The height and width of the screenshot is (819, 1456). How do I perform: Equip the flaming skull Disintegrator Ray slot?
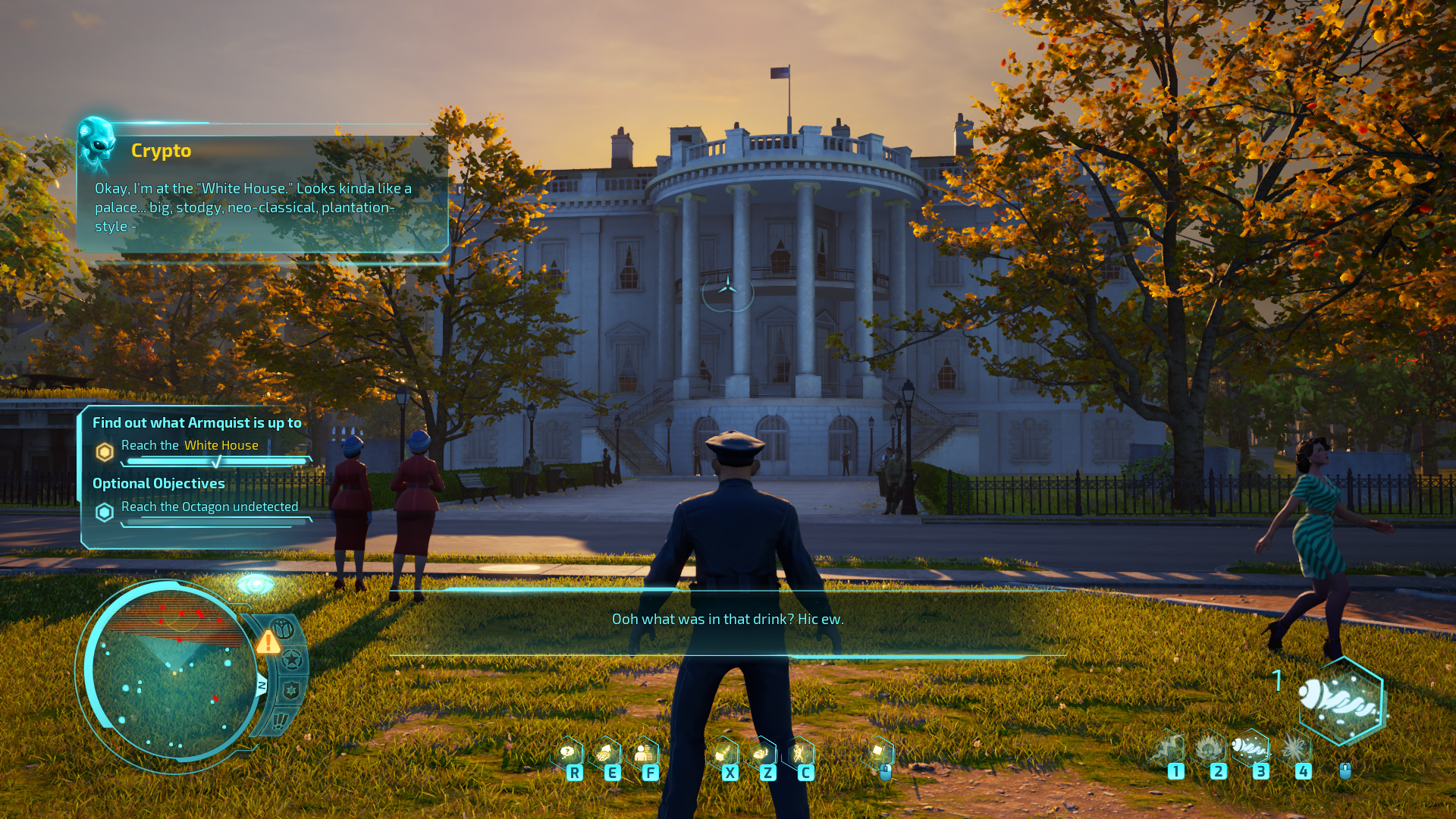pyautogui.click(x=1210, y=748)
